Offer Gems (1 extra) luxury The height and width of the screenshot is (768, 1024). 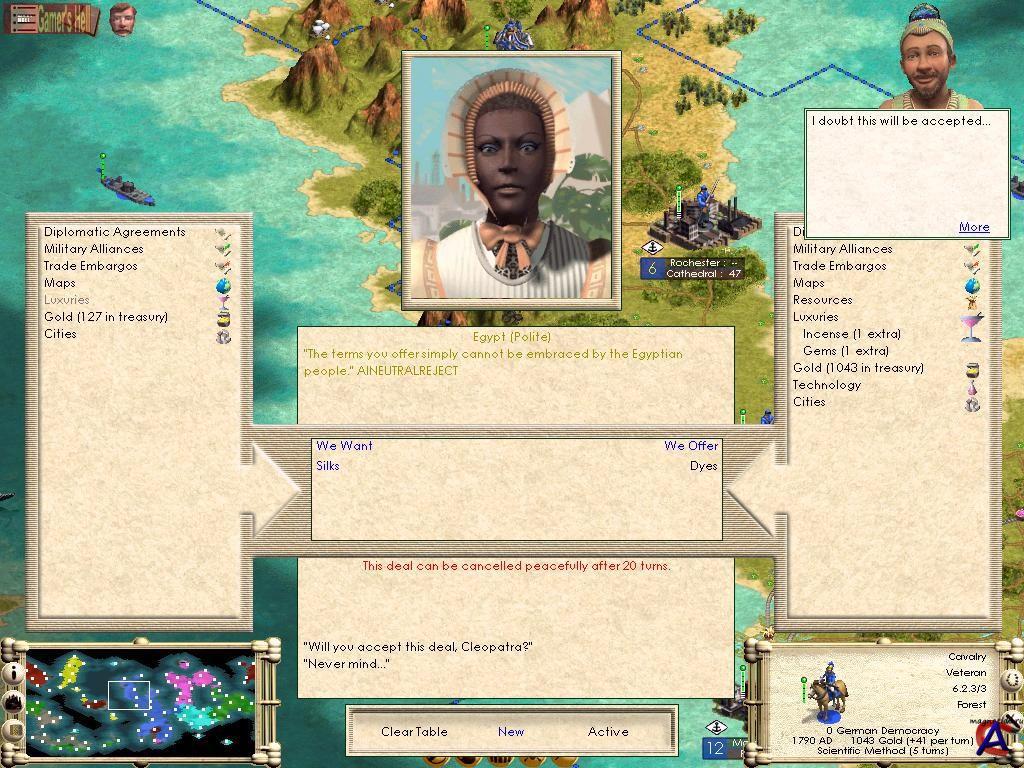[845, 351]
